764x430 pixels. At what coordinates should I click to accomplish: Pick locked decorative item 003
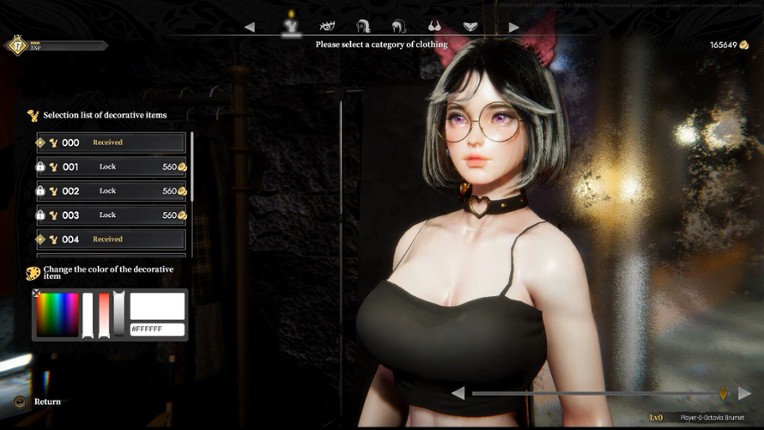tap(111, 215)
